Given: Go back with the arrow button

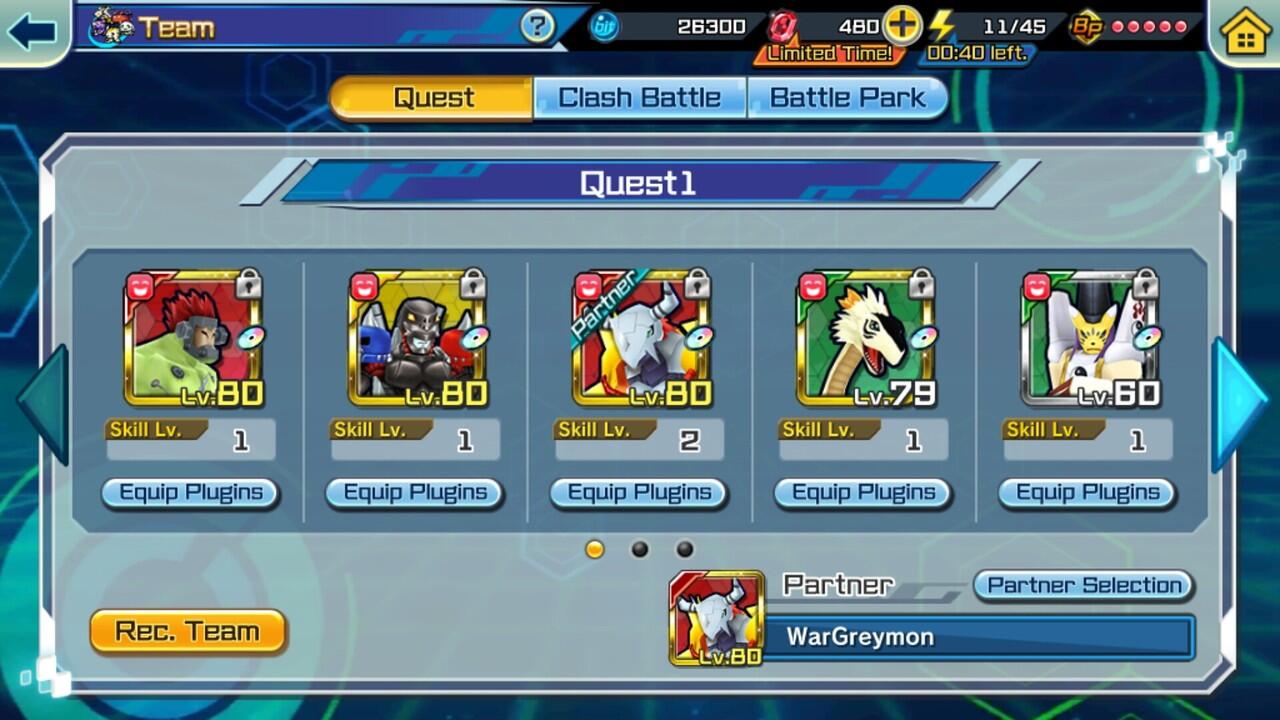Looking at the screenshot, I should [32, 30].
